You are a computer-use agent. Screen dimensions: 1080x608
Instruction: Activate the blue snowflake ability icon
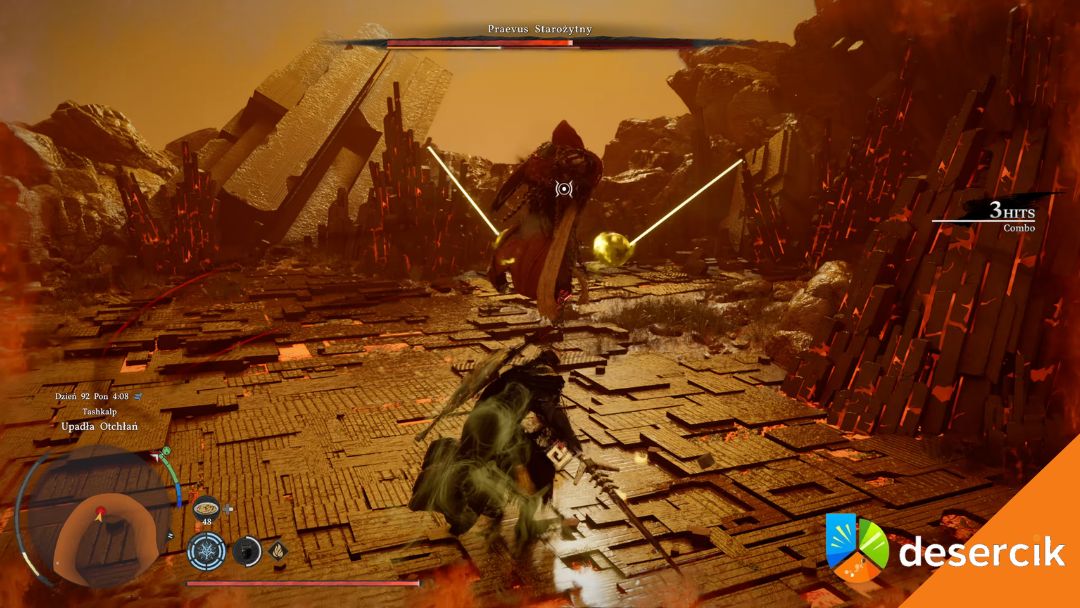[x=205, y=550]
